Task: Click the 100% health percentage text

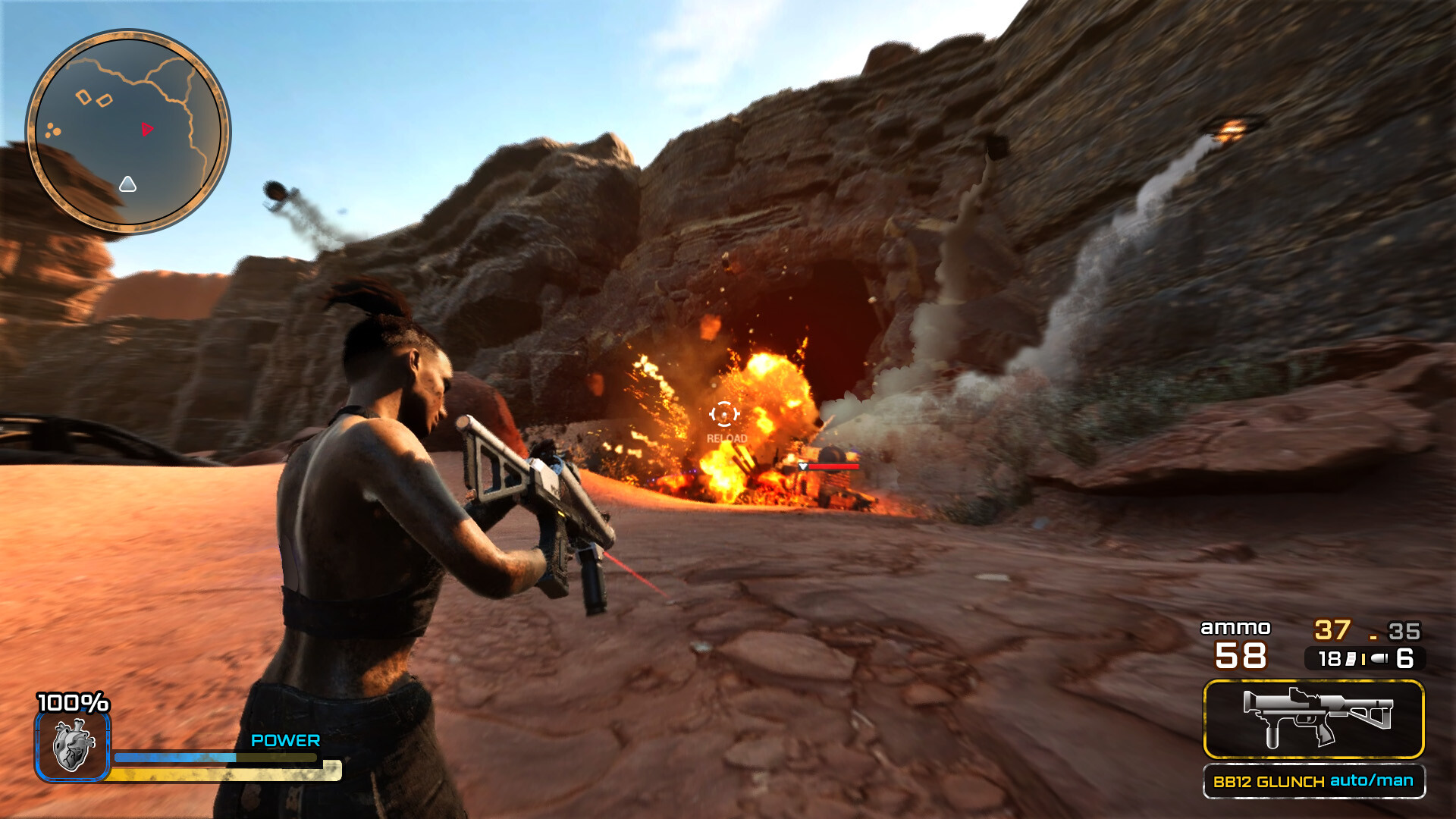Action: coord(74,704)
